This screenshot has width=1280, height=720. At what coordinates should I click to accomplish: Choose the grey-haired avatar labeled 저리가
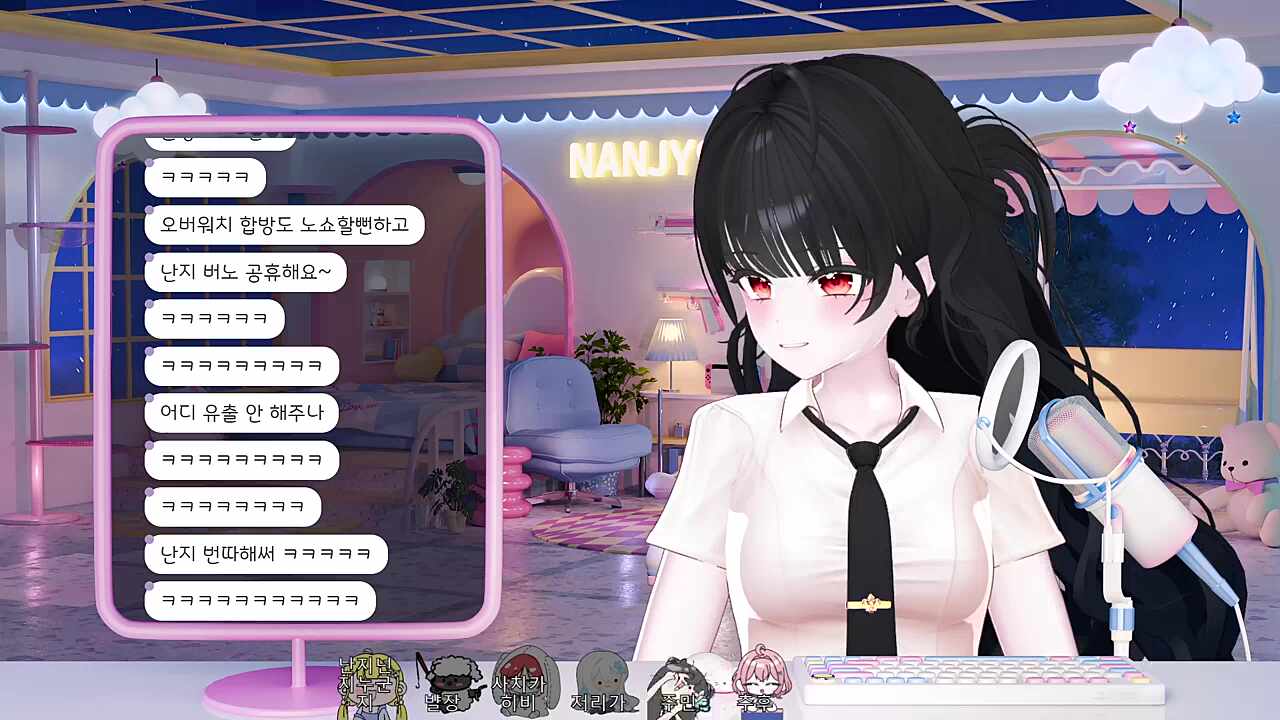click(600, 683)
